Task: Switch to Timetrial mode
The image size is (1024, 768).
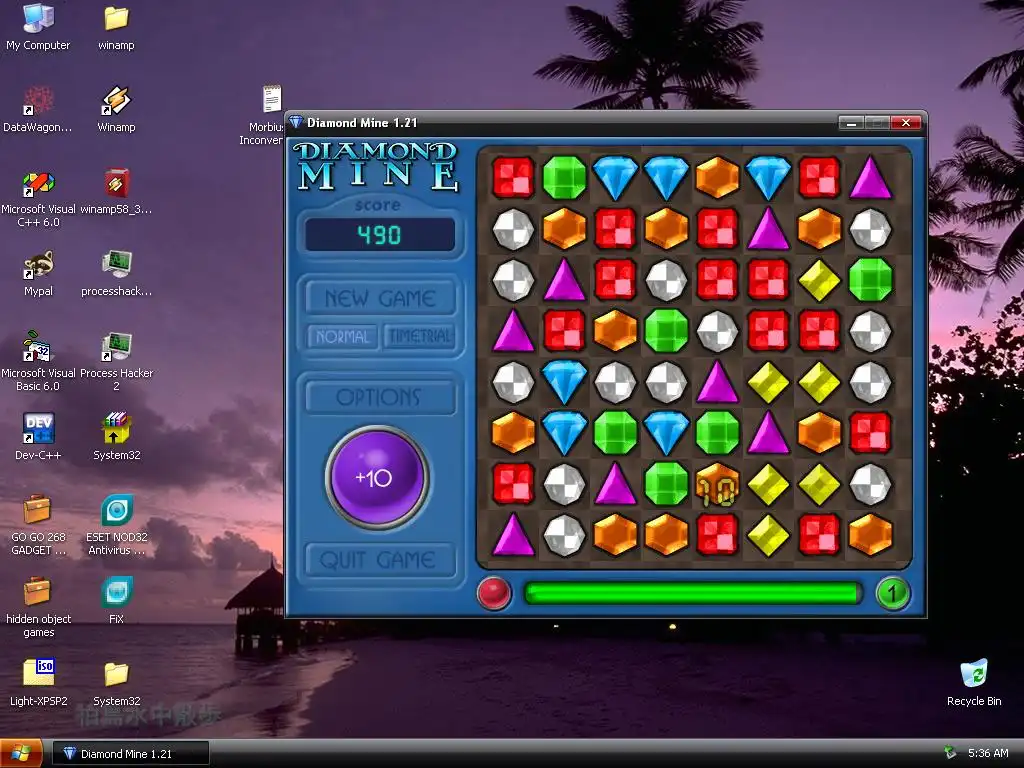Action: (x=419, y=336)
